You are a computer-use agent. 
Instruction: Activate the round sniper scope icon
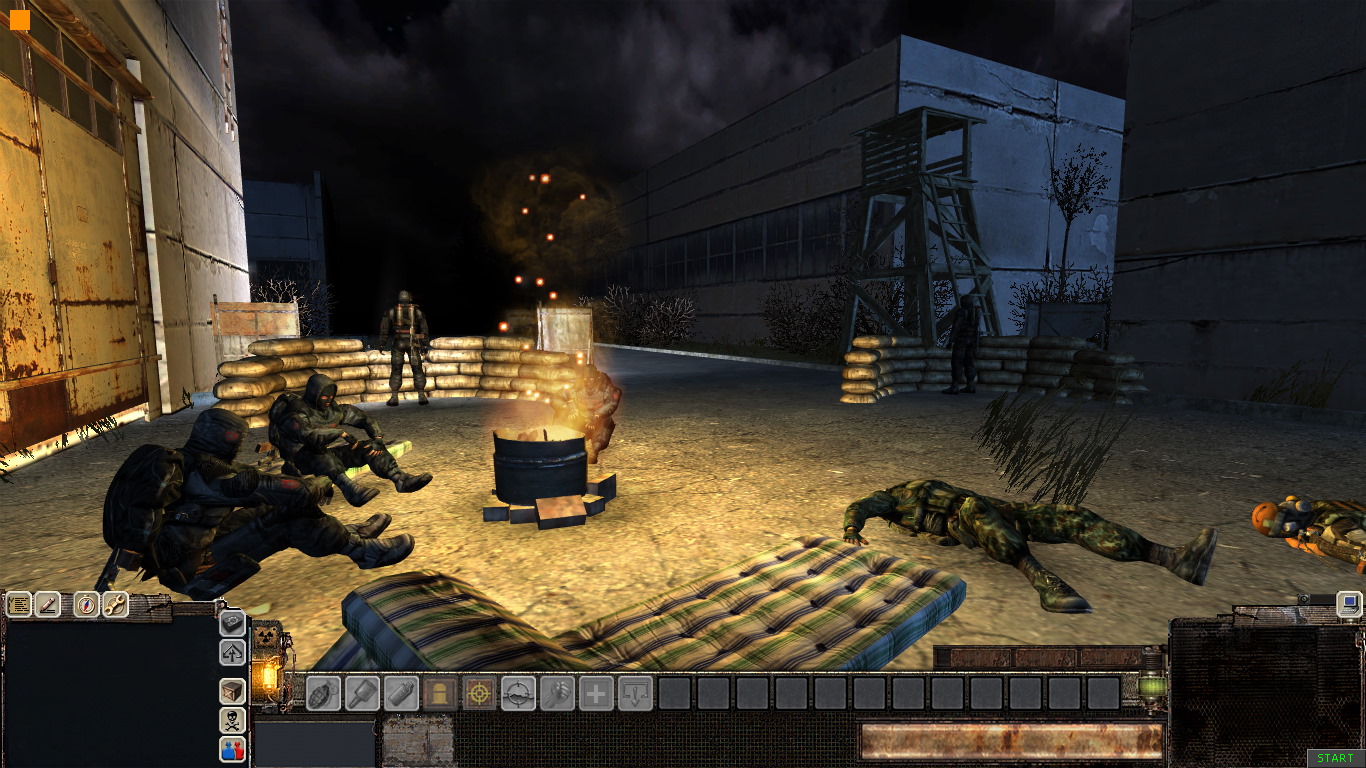tap(518, 693)
